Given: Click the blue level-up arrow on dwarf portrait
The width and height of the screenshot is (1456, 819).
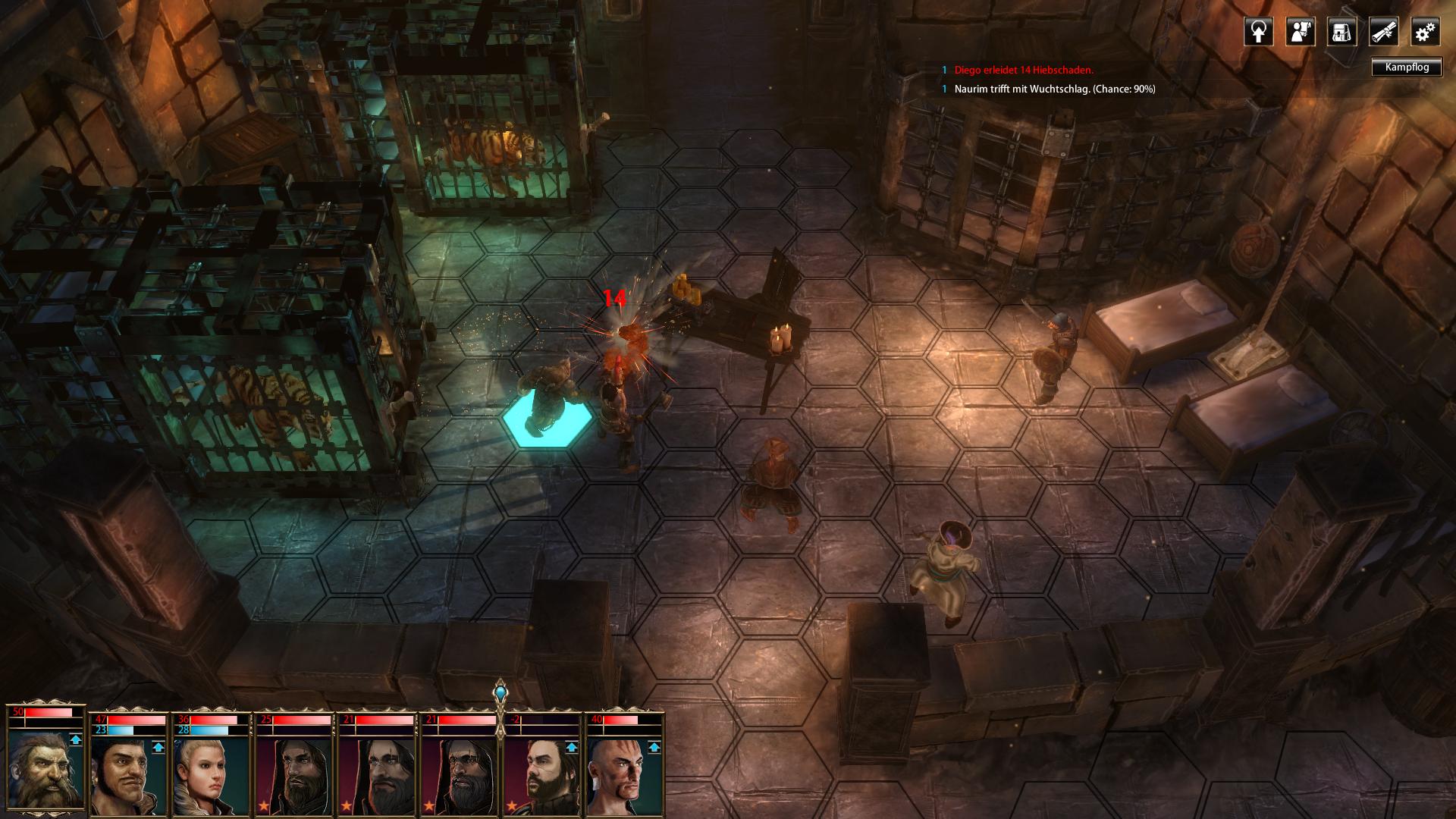Looking at the screenshot, I should (75, 739).
